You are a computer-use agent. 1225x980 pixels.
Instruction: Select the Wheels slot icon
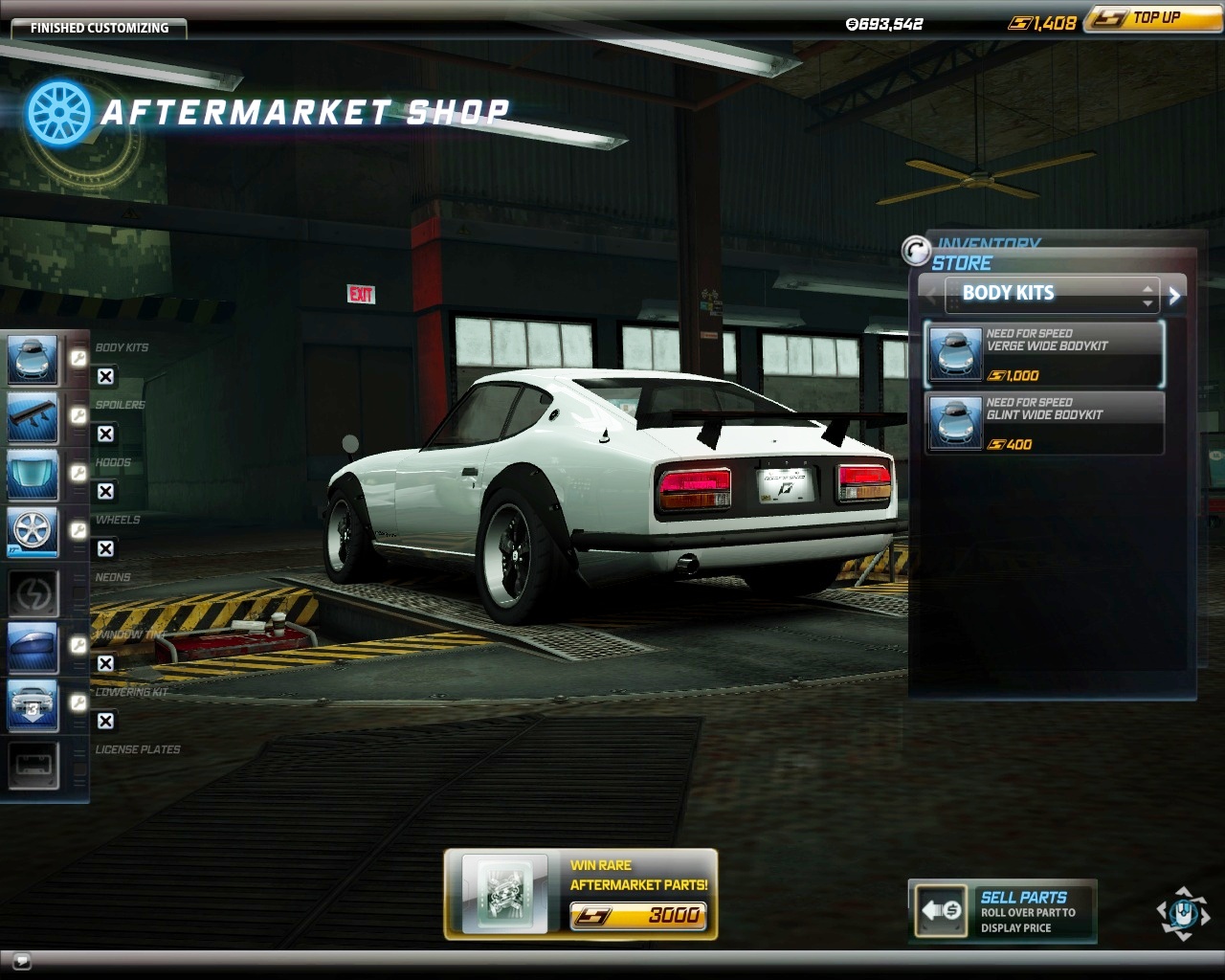pyautogui.click(x=33, y=532)
